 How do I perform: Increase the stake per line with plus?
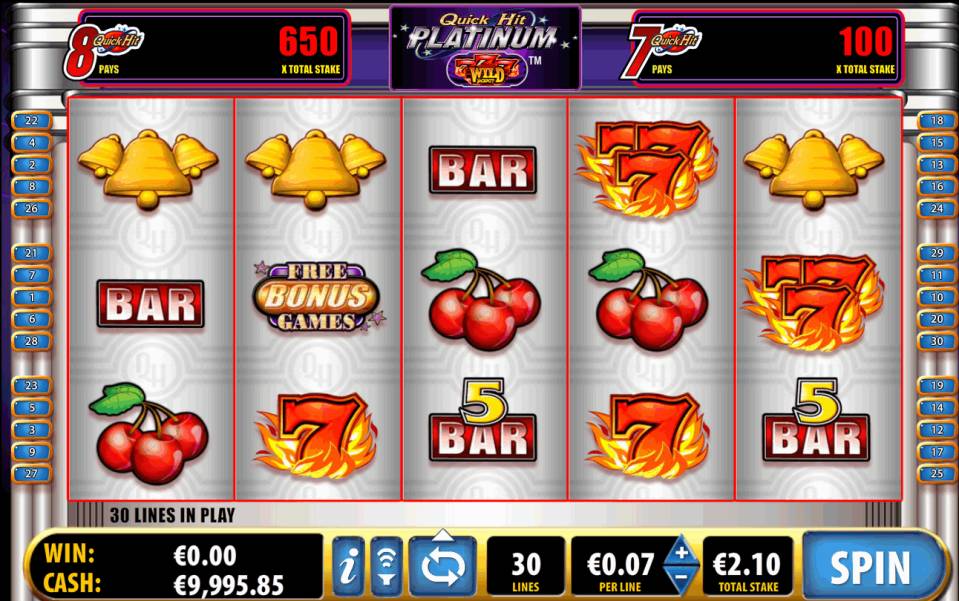tap(682, 552)
